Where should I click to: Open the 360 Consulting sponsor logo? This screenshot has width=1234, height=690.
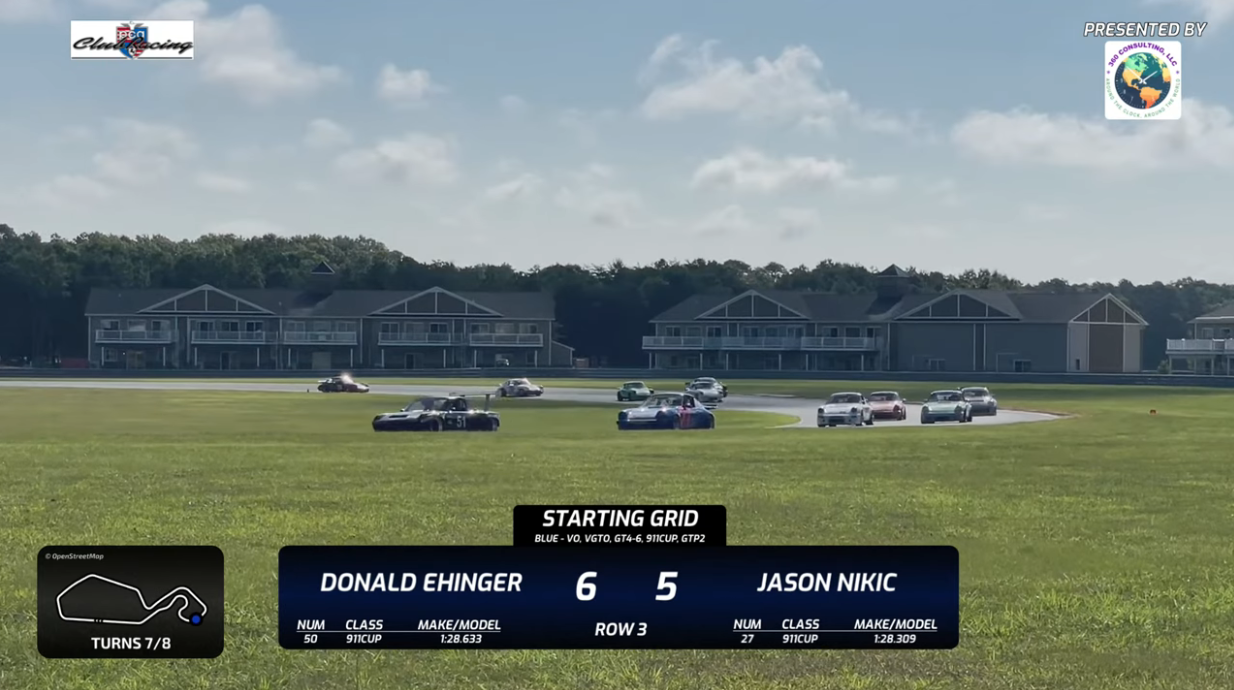point(1142,80)
